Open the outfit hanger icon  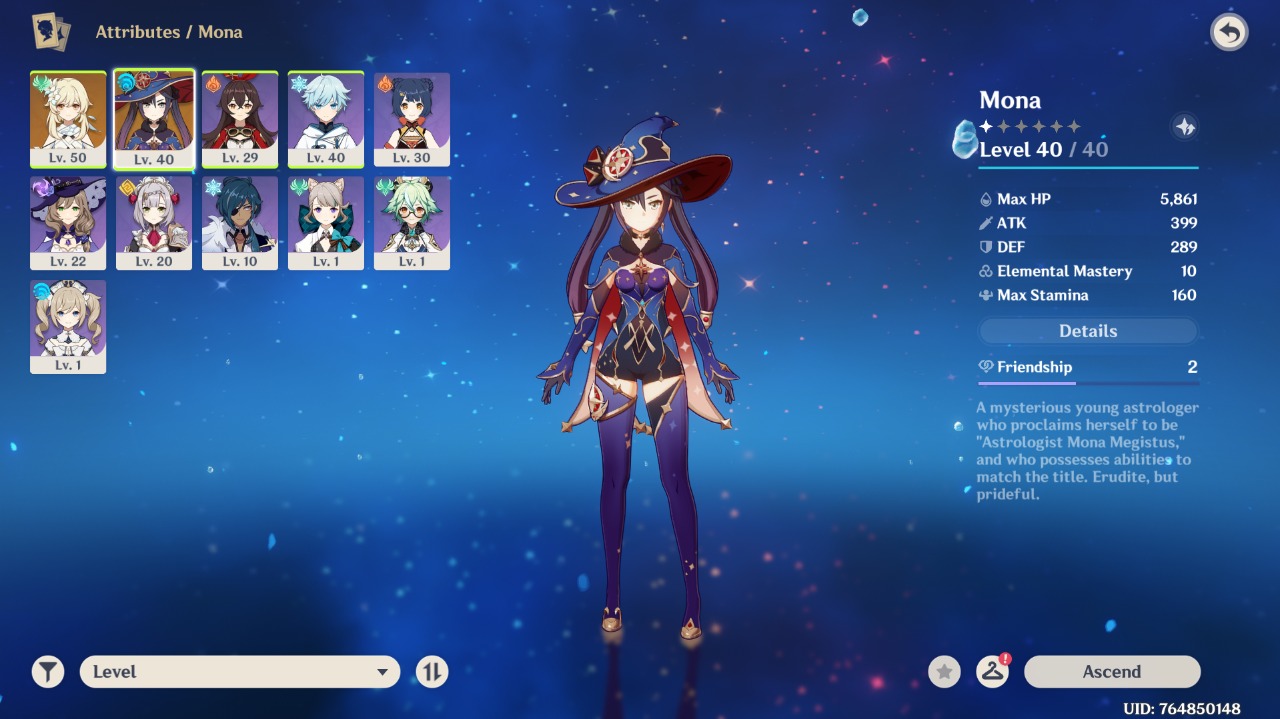click(992, 672)
